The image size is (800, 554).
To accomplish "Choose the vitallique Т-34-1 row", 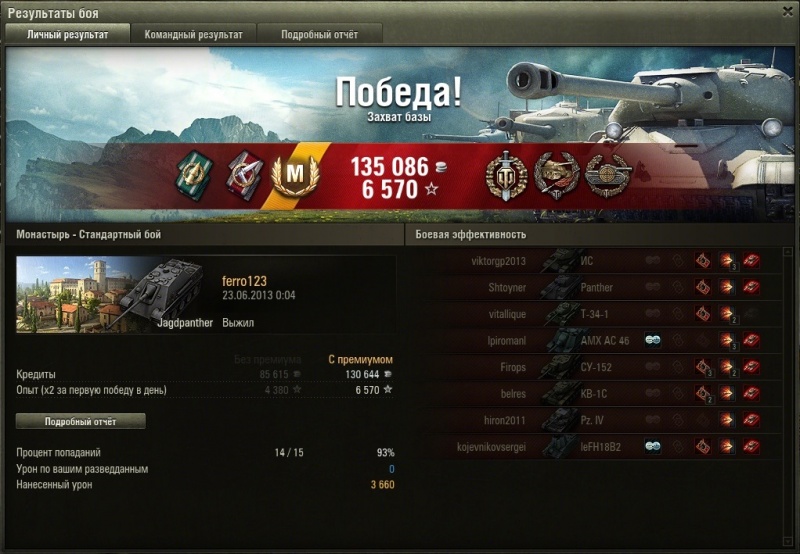I will 598,314.
